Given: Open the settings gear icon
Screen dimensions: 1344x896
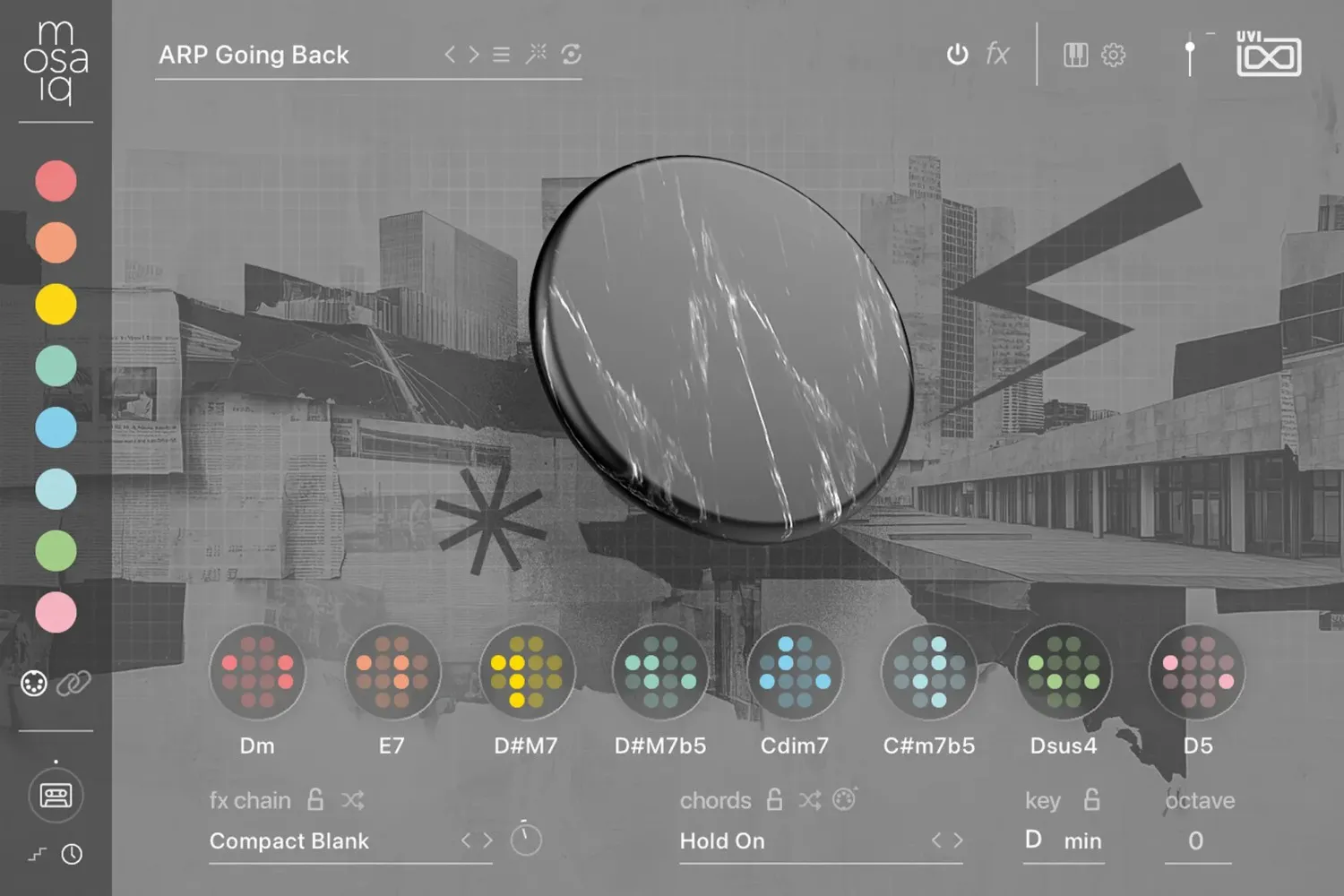Looking at the screenshot, I should [1113, 54].
